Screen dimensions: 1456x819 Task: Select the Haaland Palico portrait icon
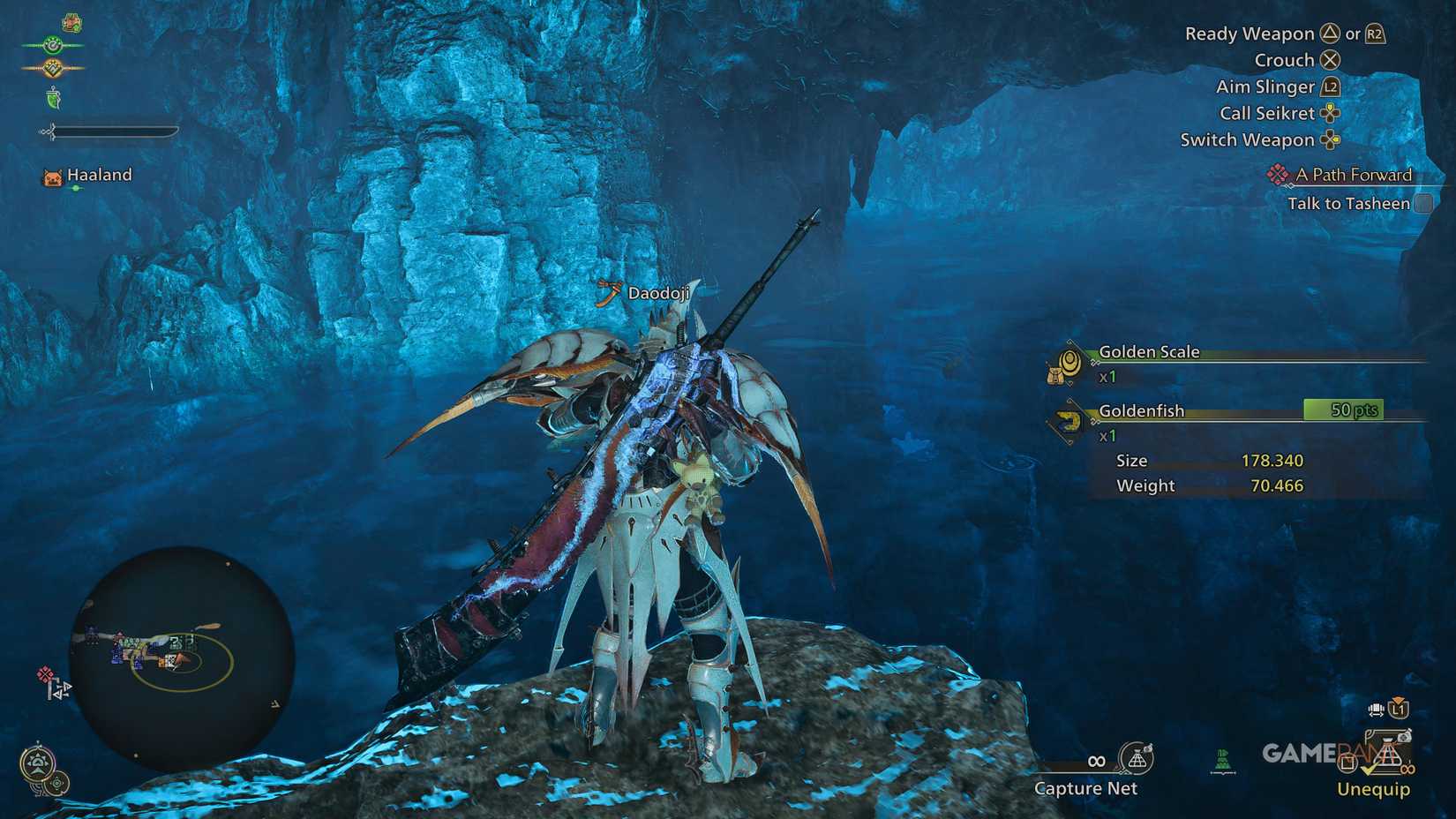52,177
